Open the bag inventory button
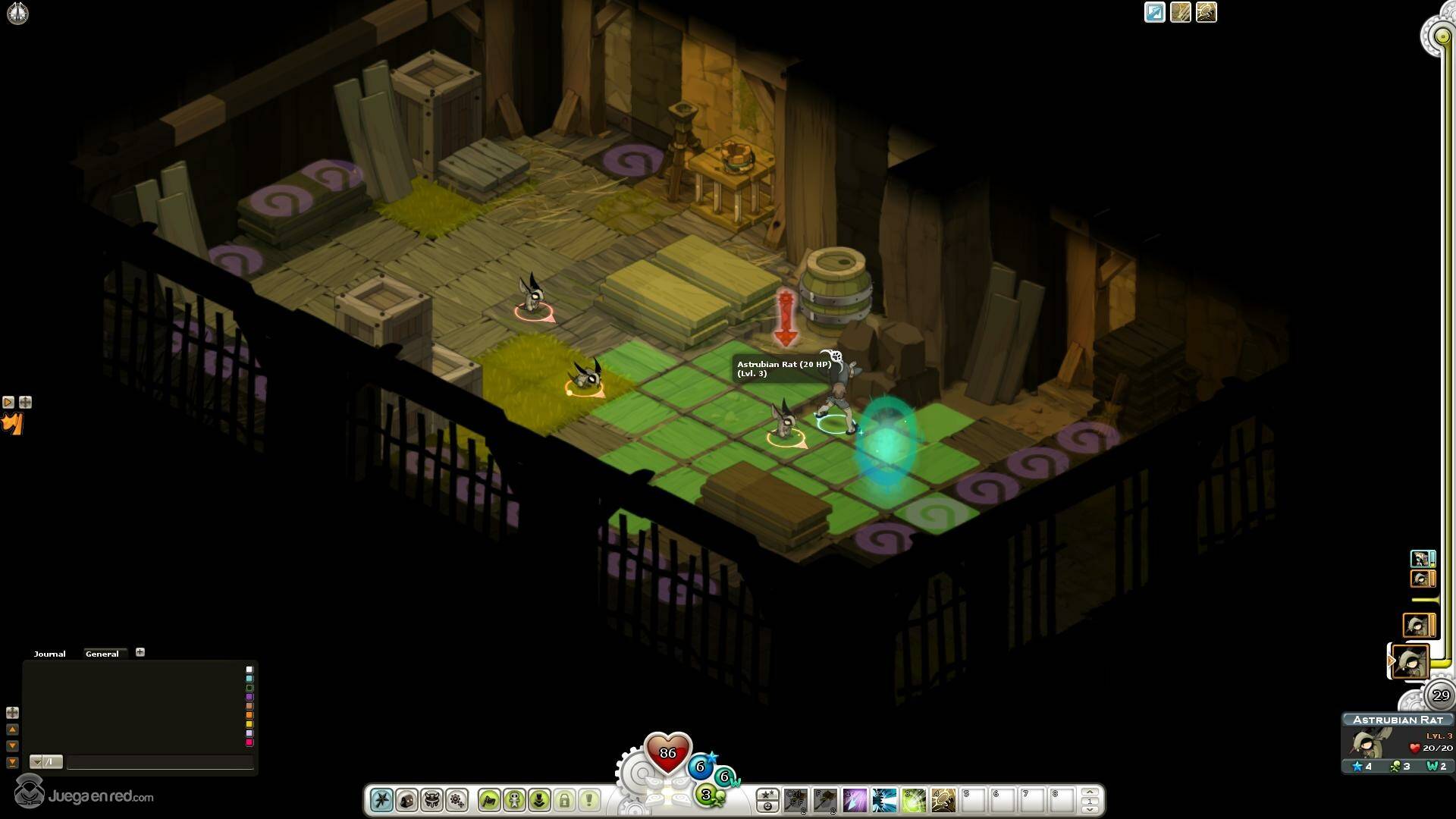 pyautogui.click(x=406, y=800)
